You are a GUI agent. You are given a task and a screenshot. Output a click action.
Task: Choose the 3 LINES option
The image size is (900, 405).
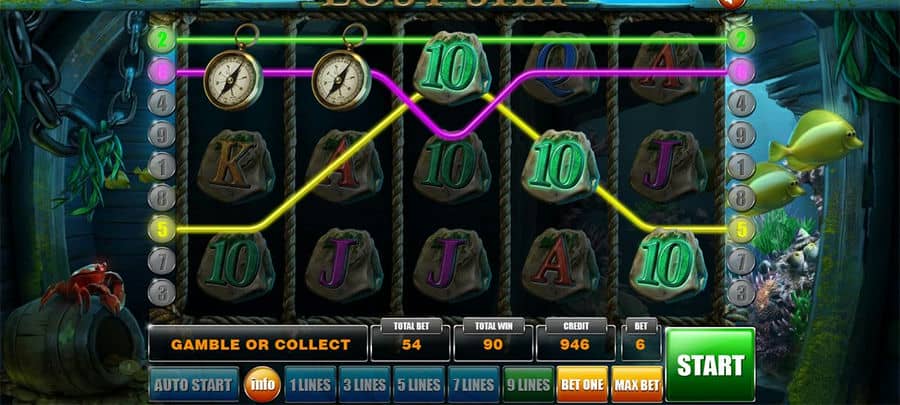point(364,384)
